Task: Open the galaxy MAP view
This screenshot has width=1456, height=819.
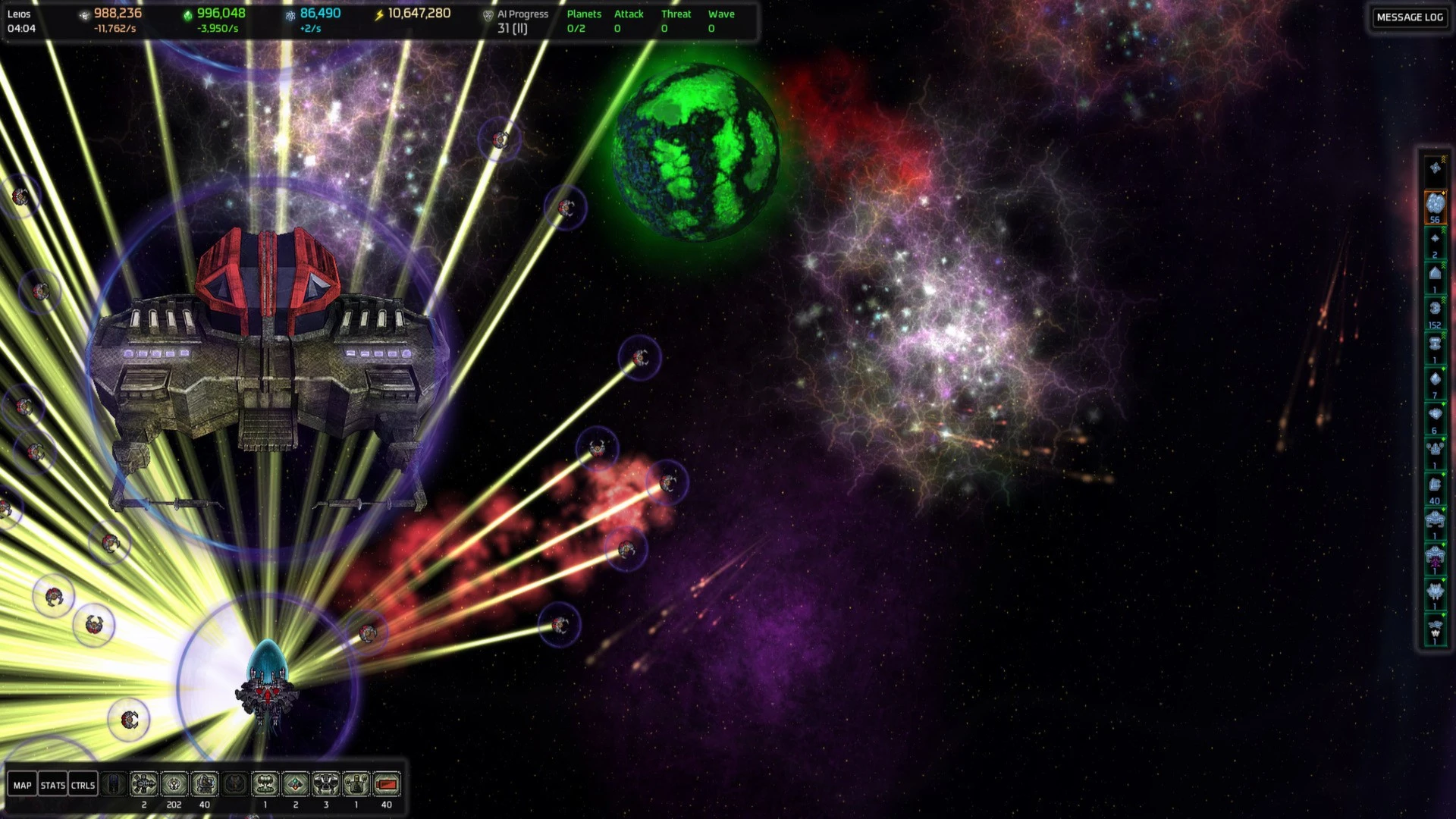Action: point(23,785)
